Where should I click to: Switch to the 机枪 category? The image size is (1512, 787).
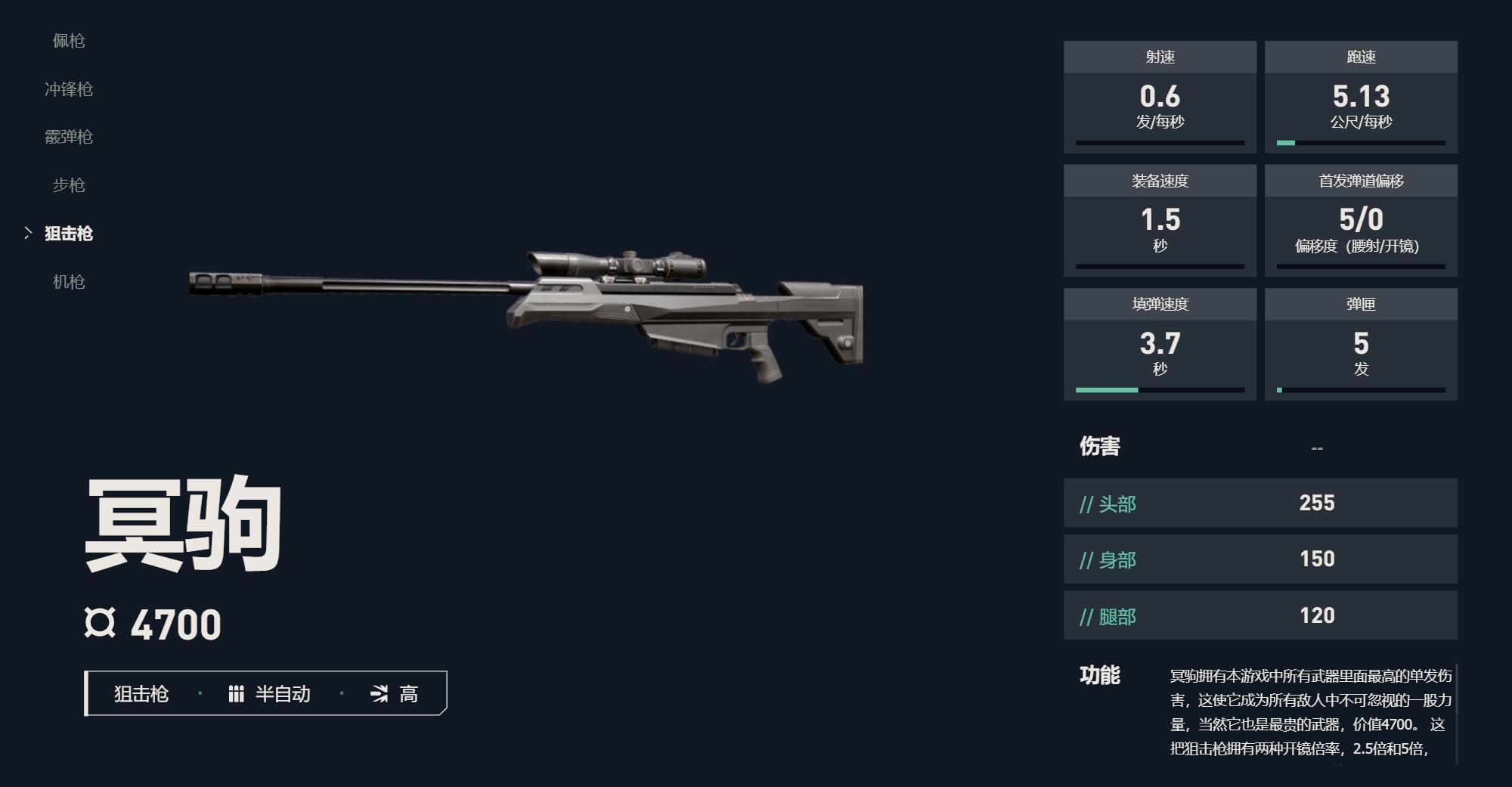click(x=69, y=282)
